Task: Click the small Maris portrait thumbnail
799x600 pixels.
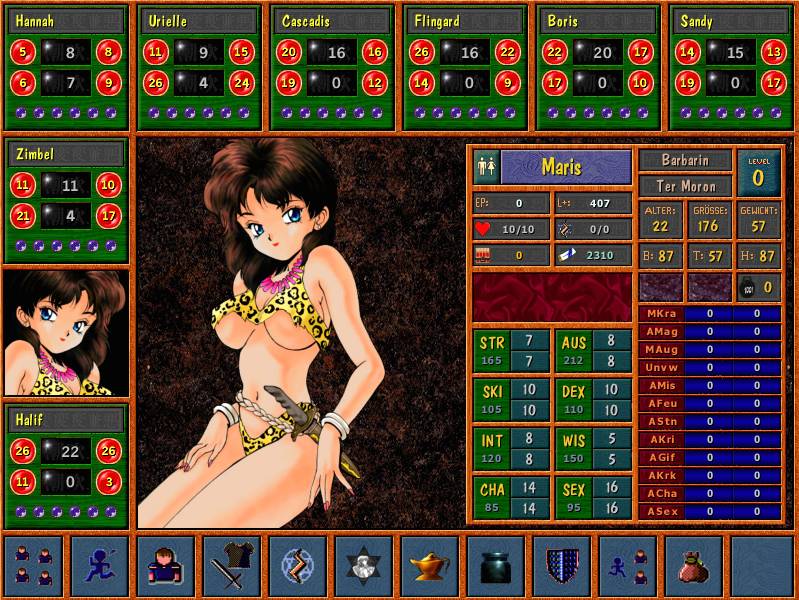Action: tap(66, 332)
